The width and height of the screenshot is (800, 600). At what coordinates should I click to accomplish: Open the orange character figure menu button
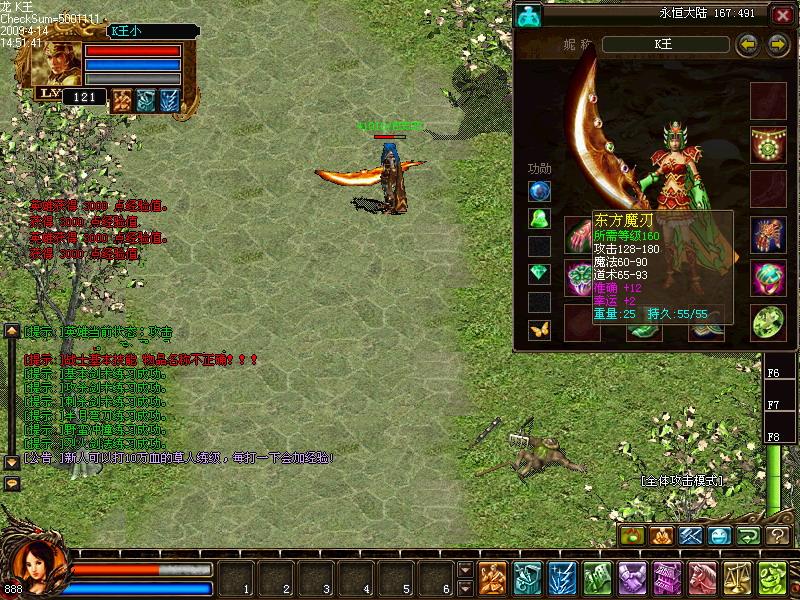coord(492,579)
